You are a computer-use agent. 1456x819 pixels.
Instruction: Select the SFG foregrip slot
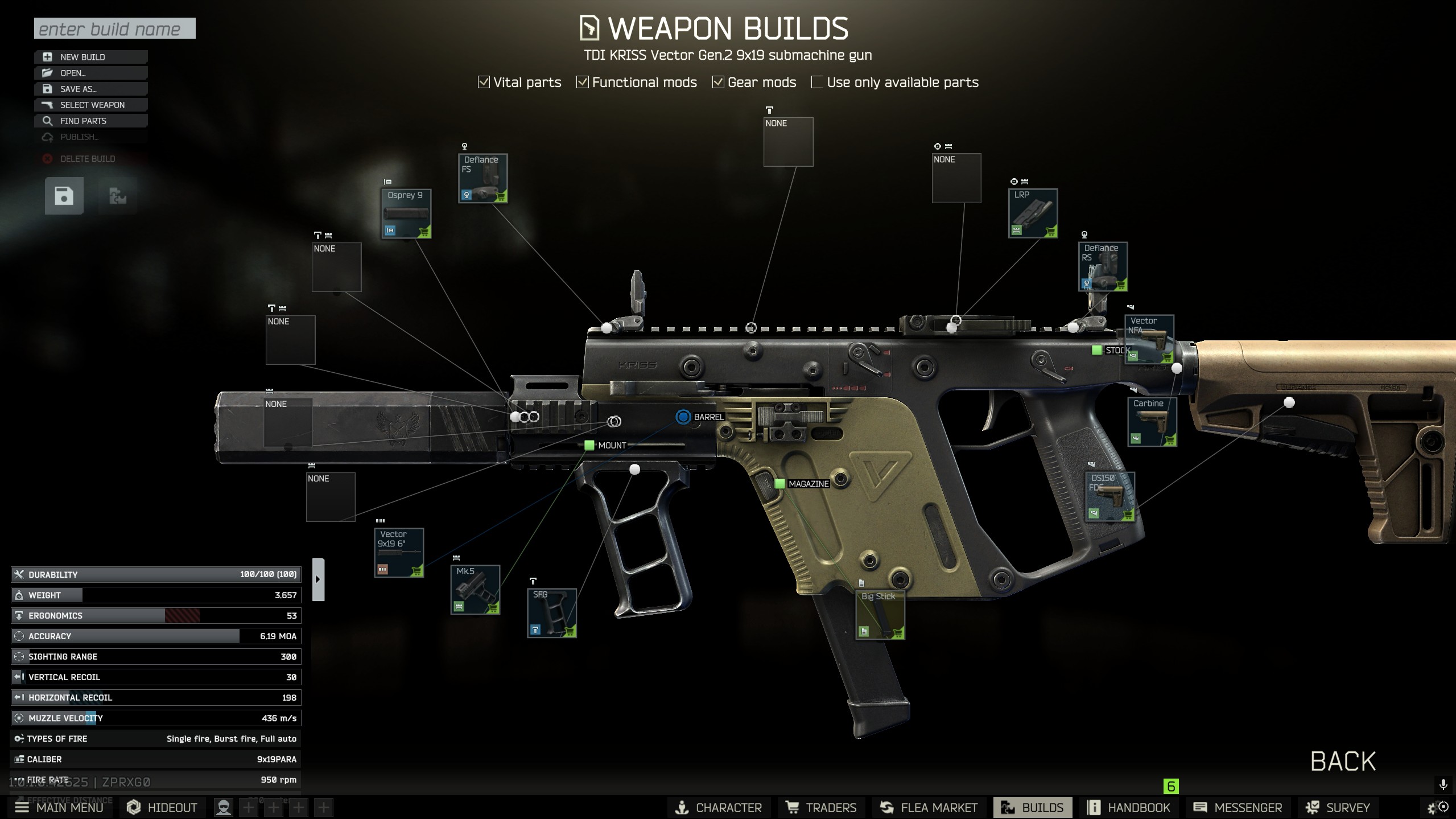[x=551, y=613]
